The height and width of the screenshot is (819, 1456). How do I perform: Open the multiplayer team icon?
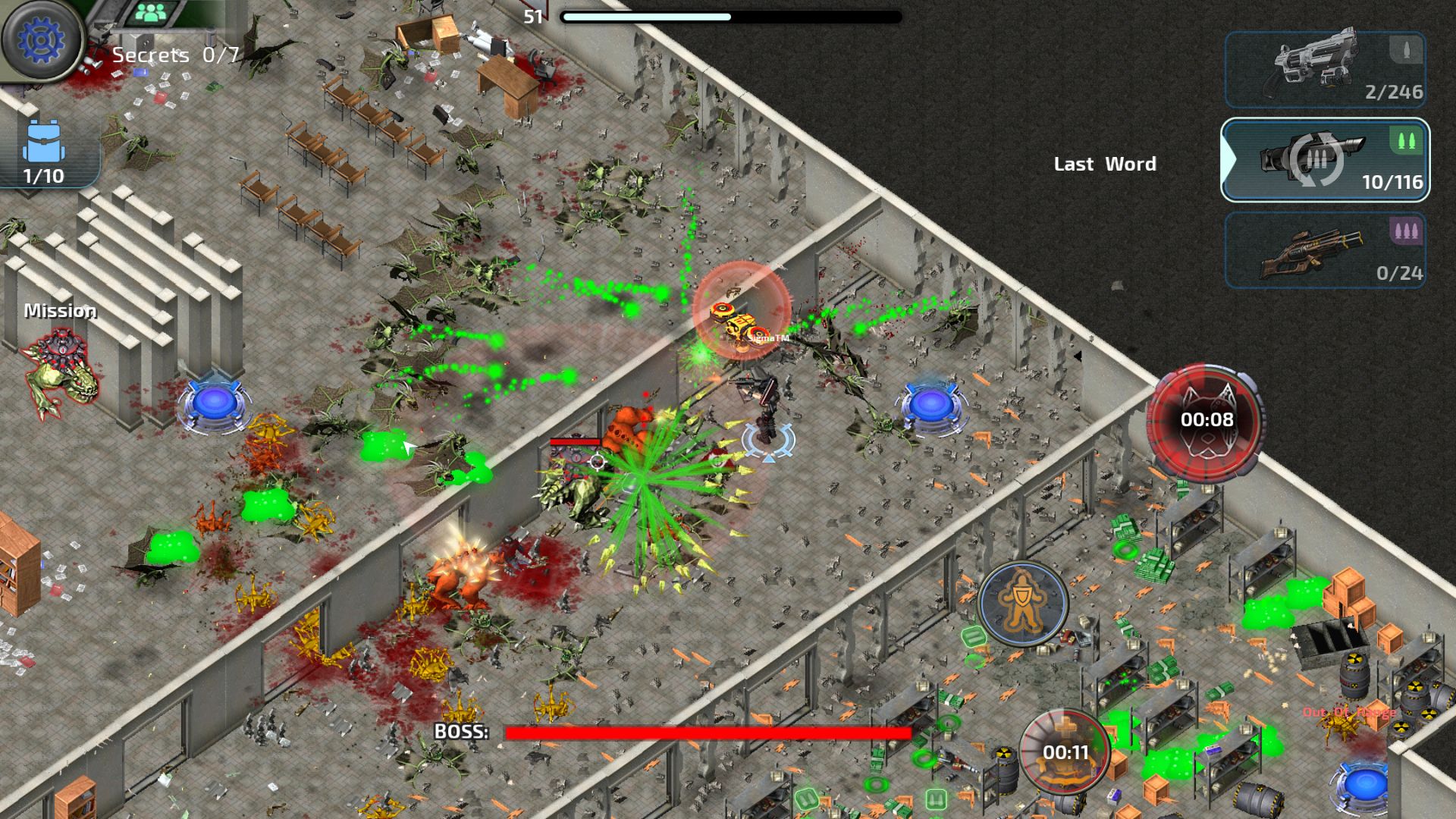[153, 13]
